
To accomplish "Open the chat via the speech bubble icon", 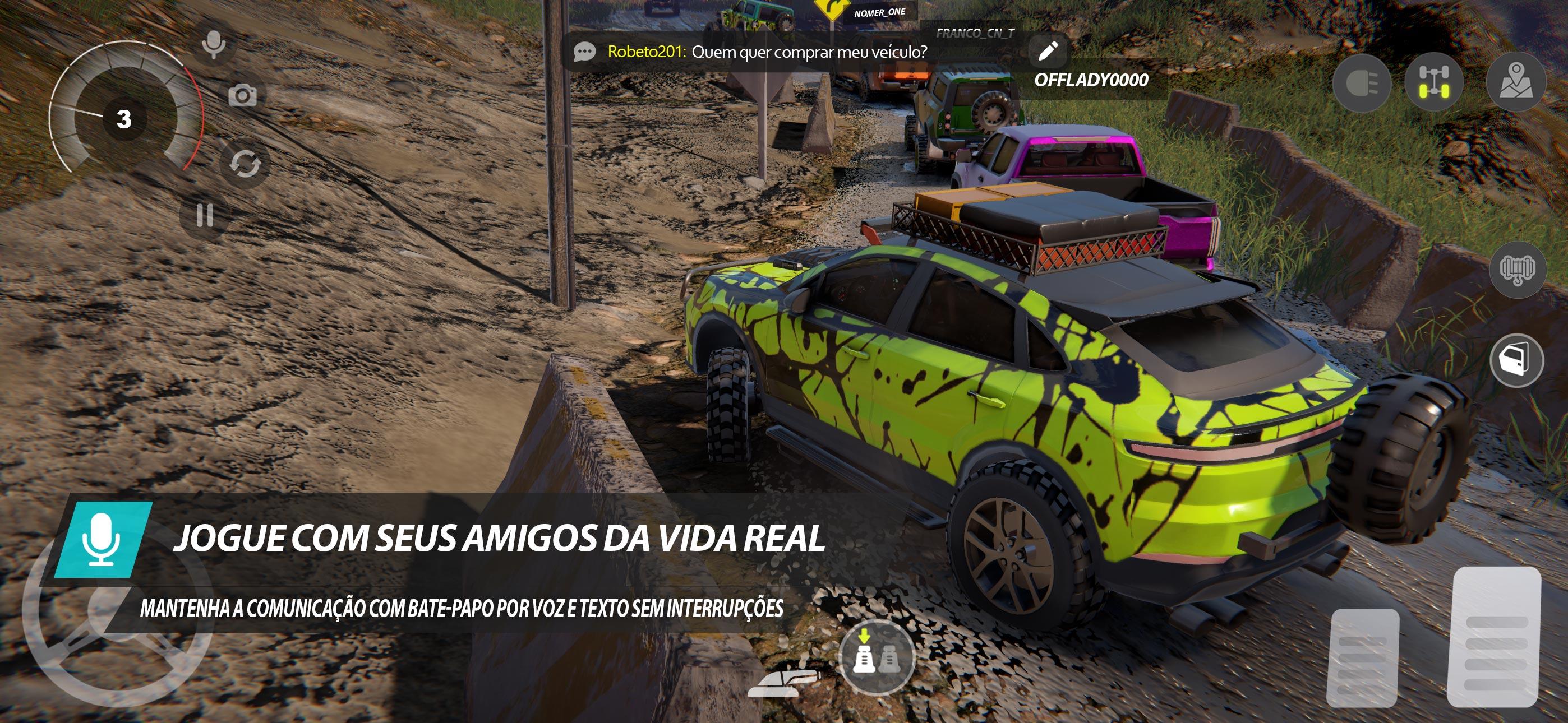I will click(584, 52).
